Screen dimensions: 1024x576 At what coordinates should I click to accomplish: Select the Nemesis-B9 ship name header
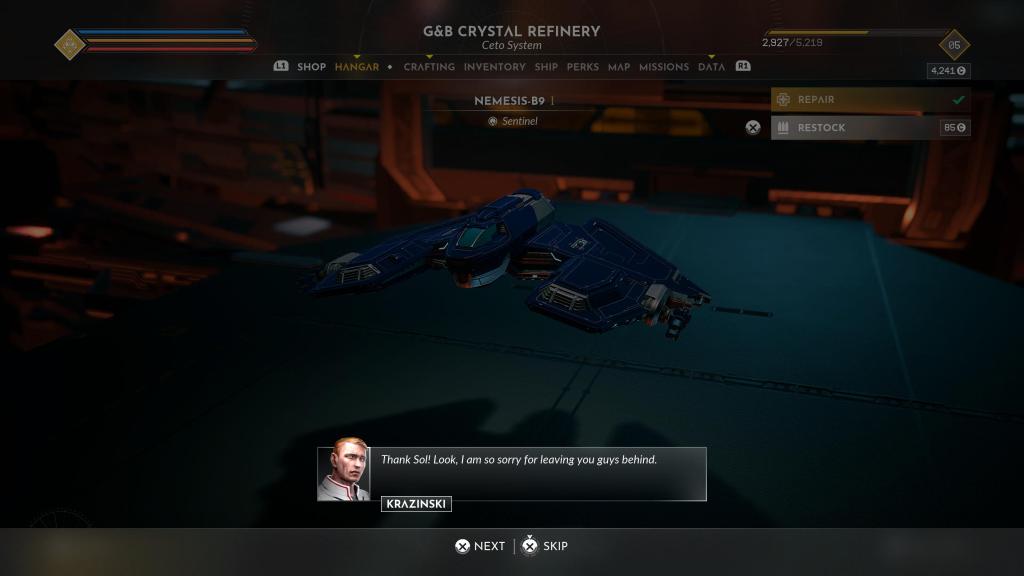[x=511, y=101]
